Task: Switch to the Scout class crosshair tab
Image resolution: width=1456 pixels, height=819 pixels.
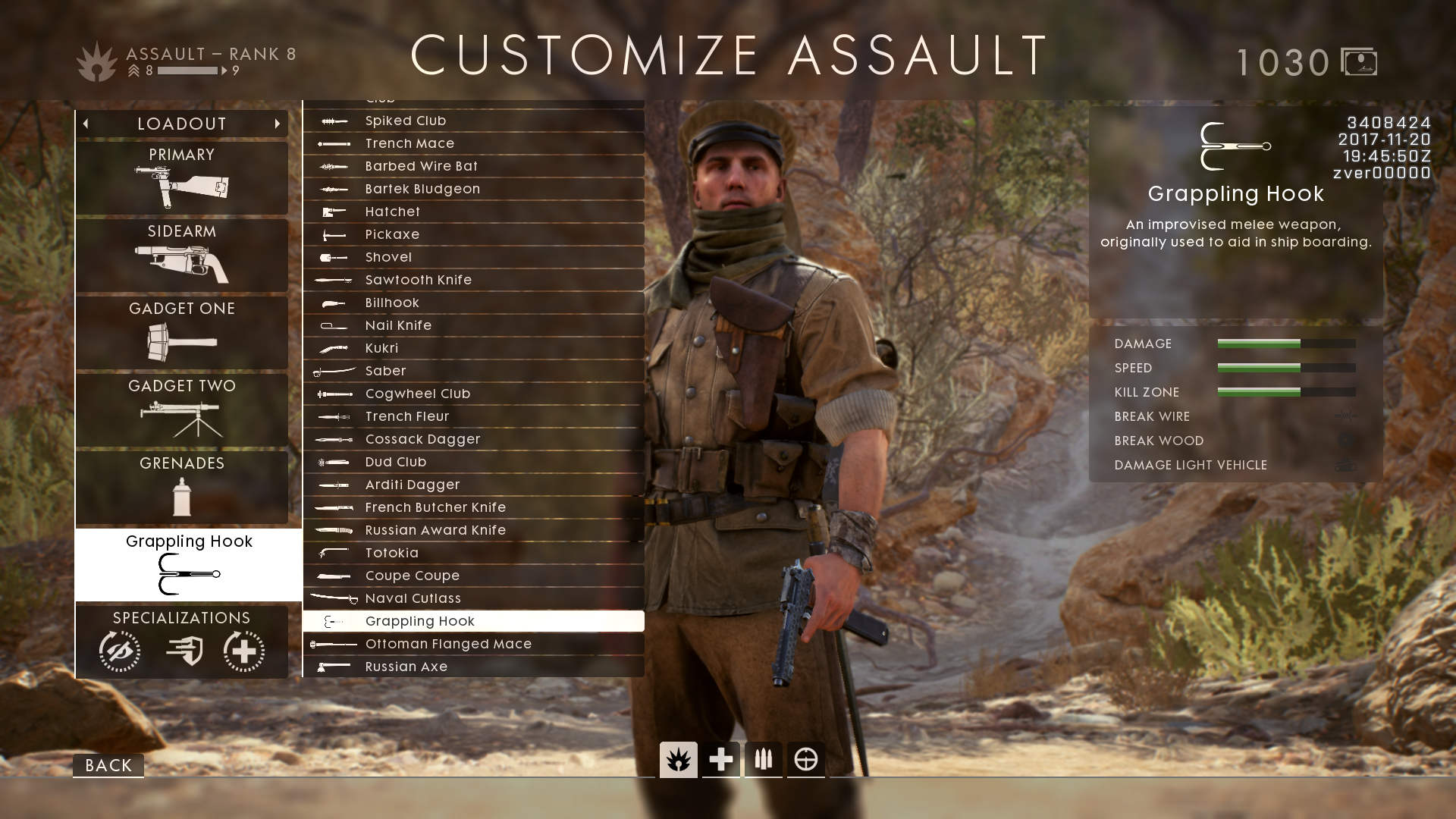Action: [x=805, y=759]
